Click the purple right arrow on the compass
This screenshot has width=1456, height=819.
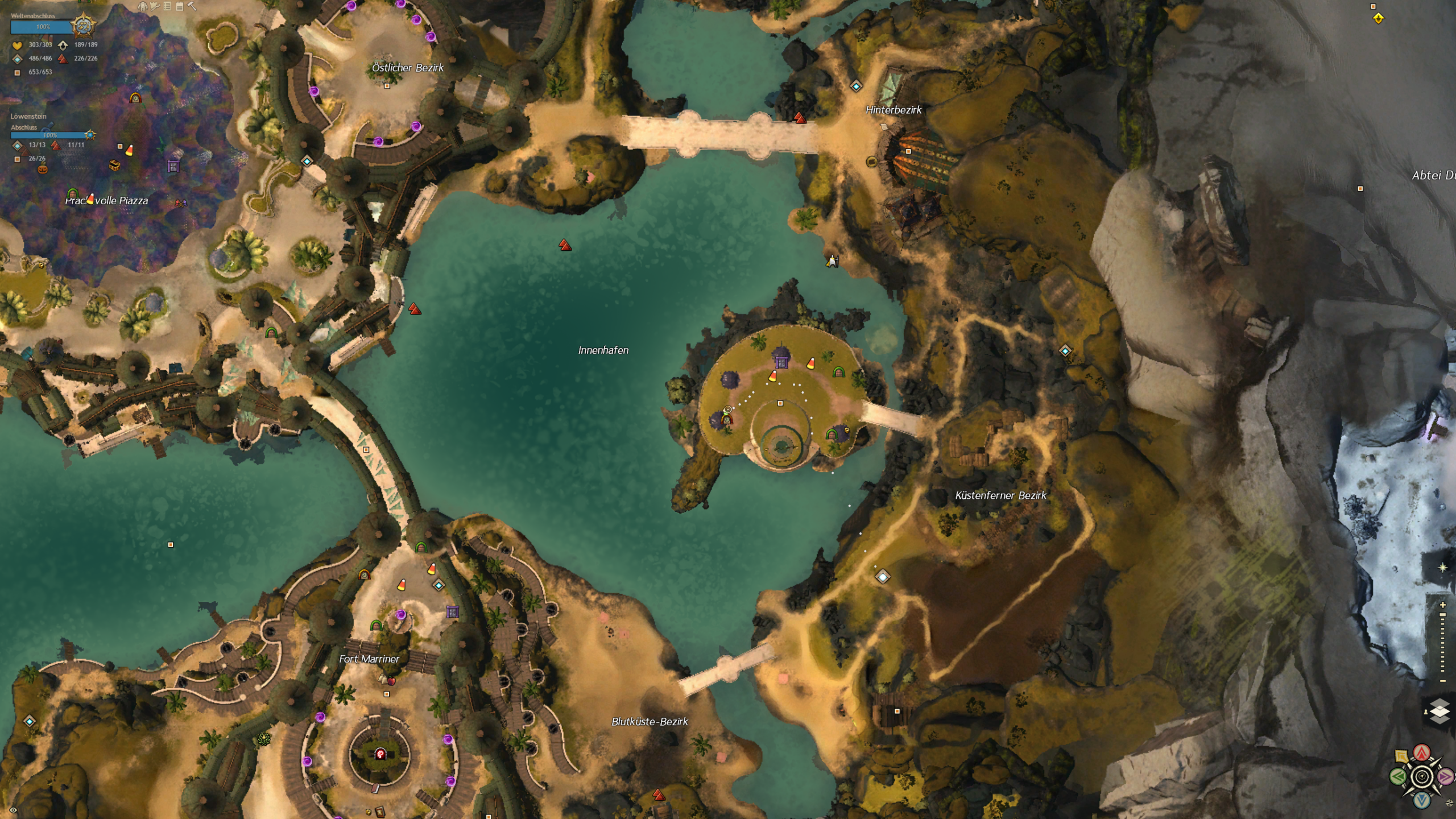pos(1445,776)
